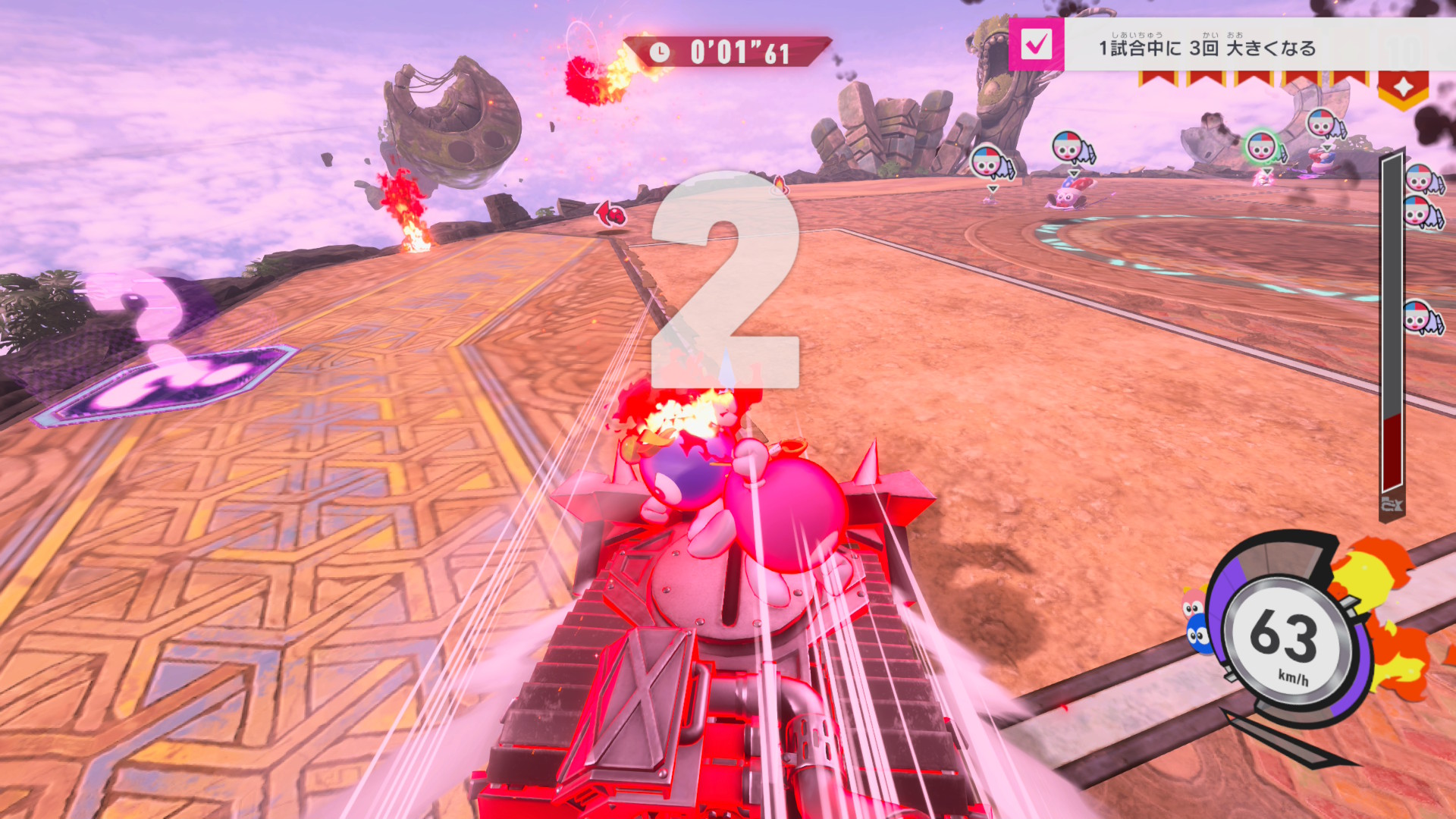Click the pink checkmark box on the mission banner

[x=1036, y=45]
